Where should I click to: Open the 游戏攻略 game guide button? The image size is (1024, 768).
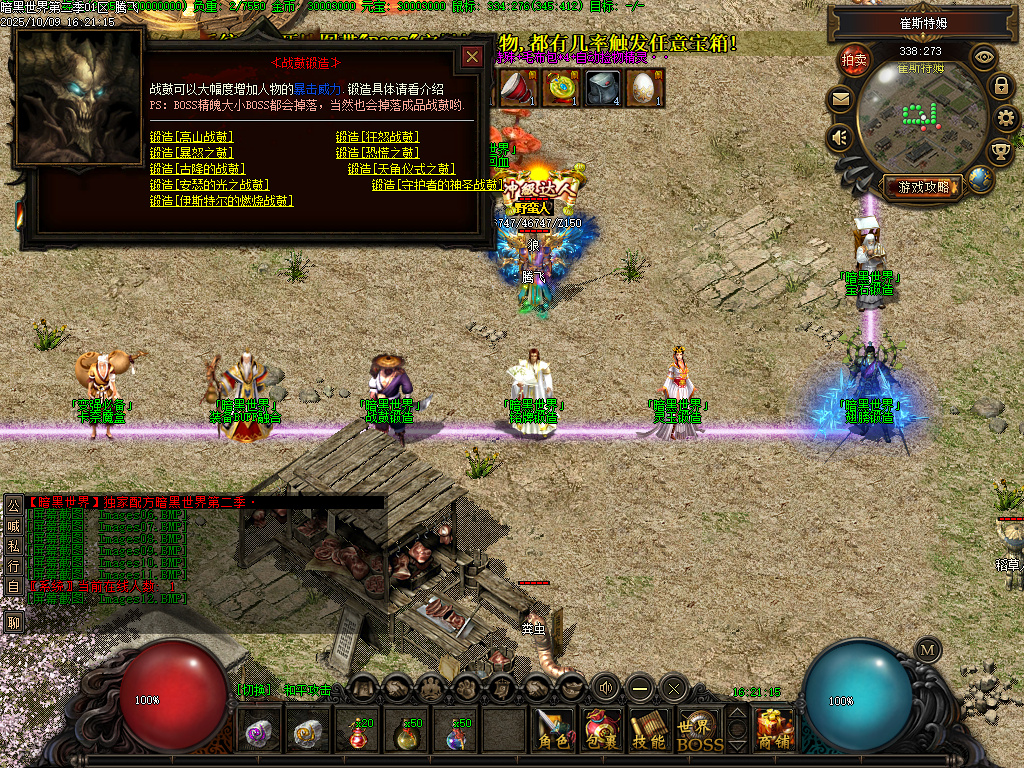(x=923, y=187)
